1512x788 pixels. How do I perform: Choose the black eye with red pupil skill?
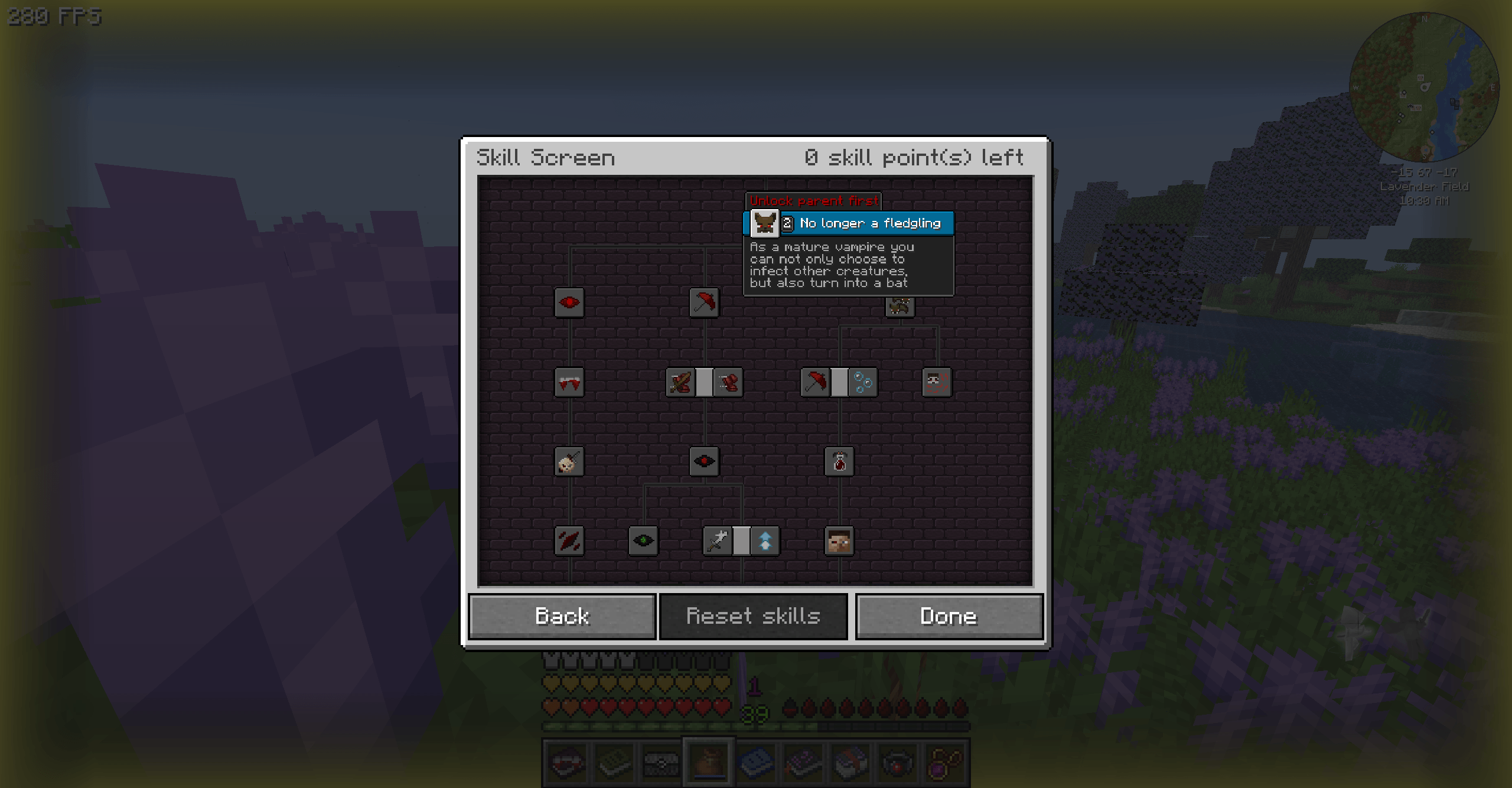coord(704,461)
